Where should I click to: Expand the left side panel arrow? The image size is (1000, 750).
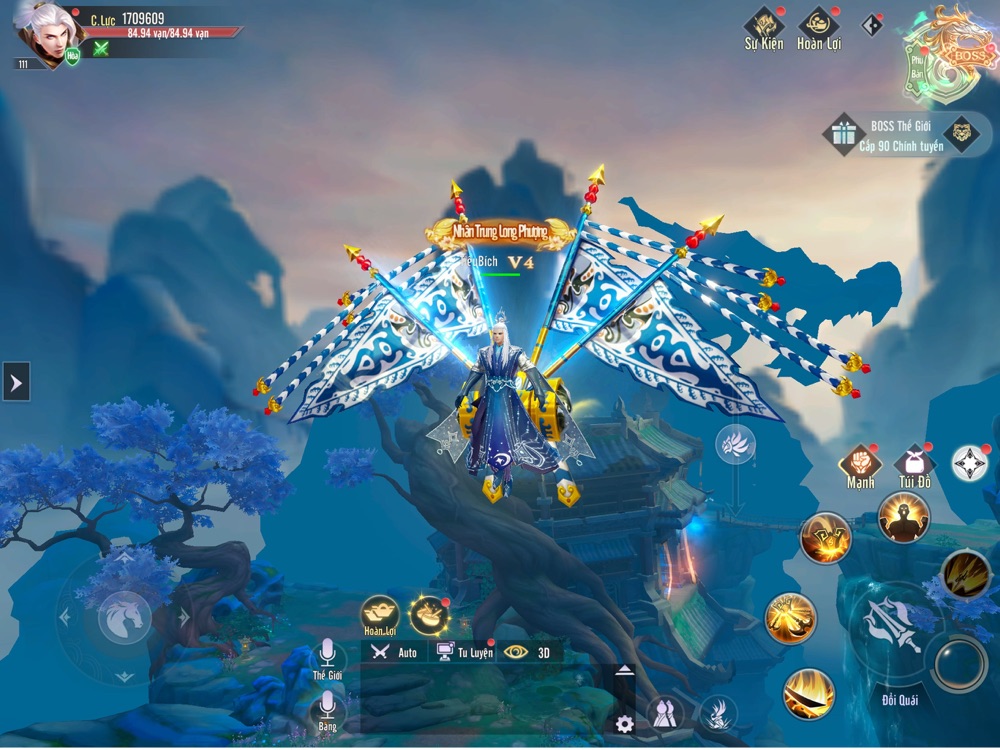click(16, 381)
